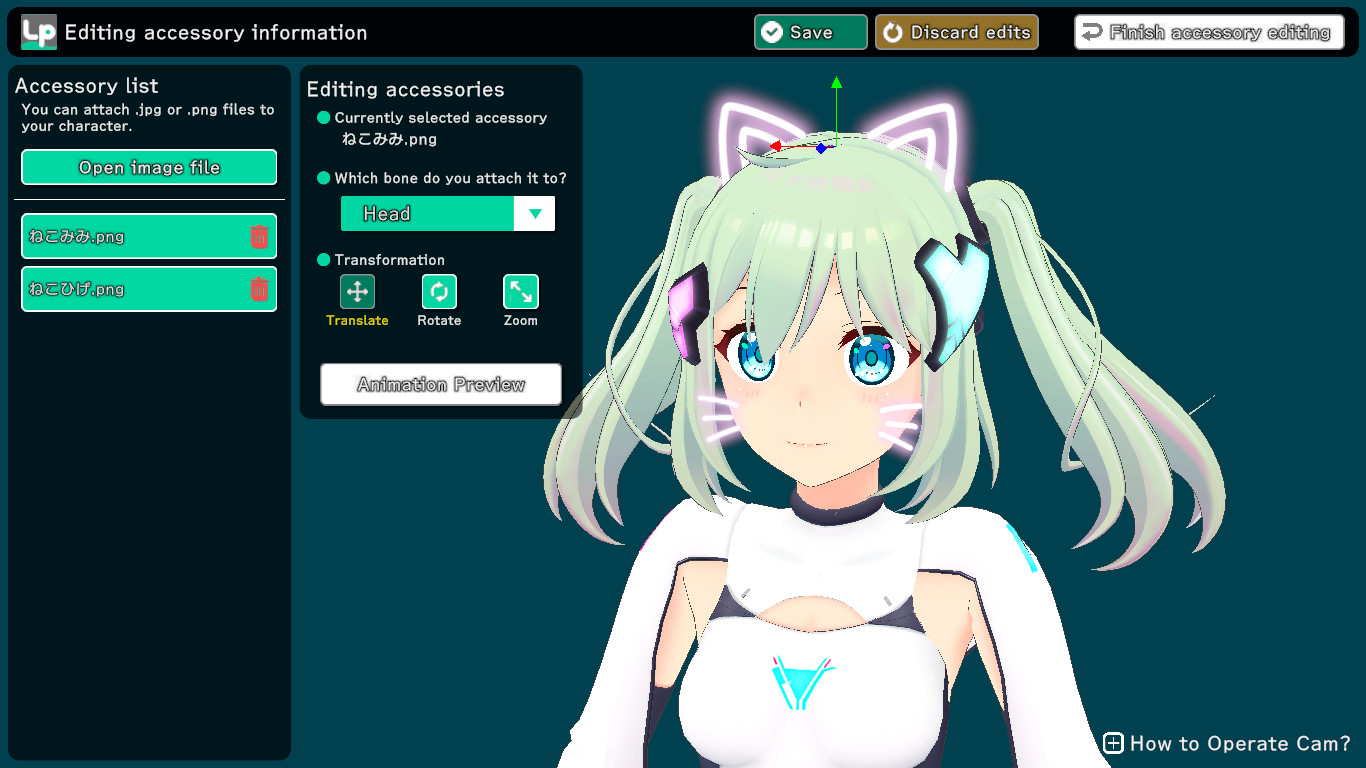1366x768 pixels.
Task: Save the accessory edits
Action: coord(810,32)
